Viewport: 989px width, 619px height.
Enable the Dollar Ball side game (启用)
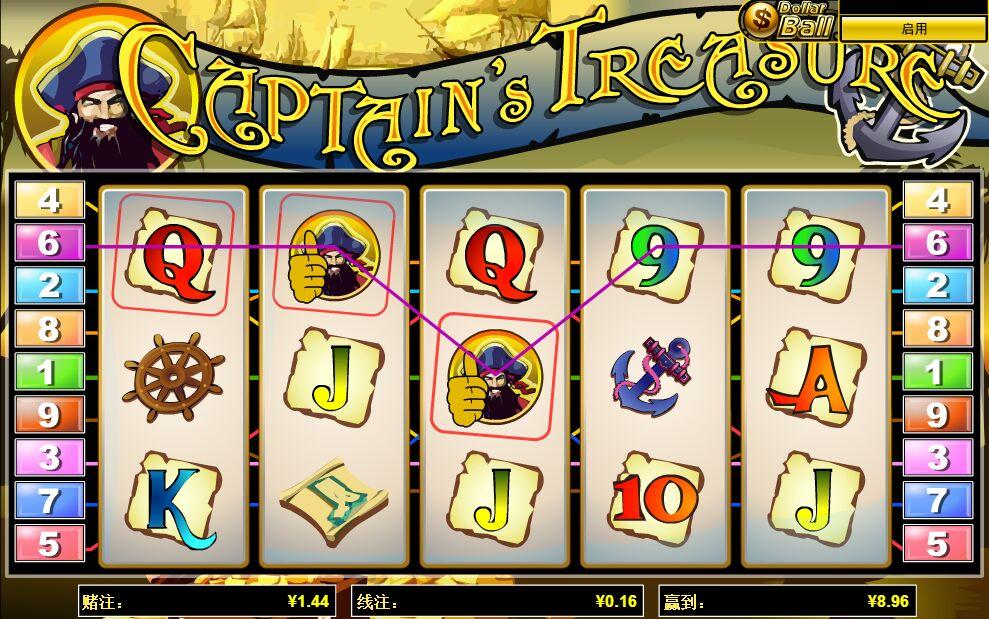pyautogui.click(x=913, y=29)
